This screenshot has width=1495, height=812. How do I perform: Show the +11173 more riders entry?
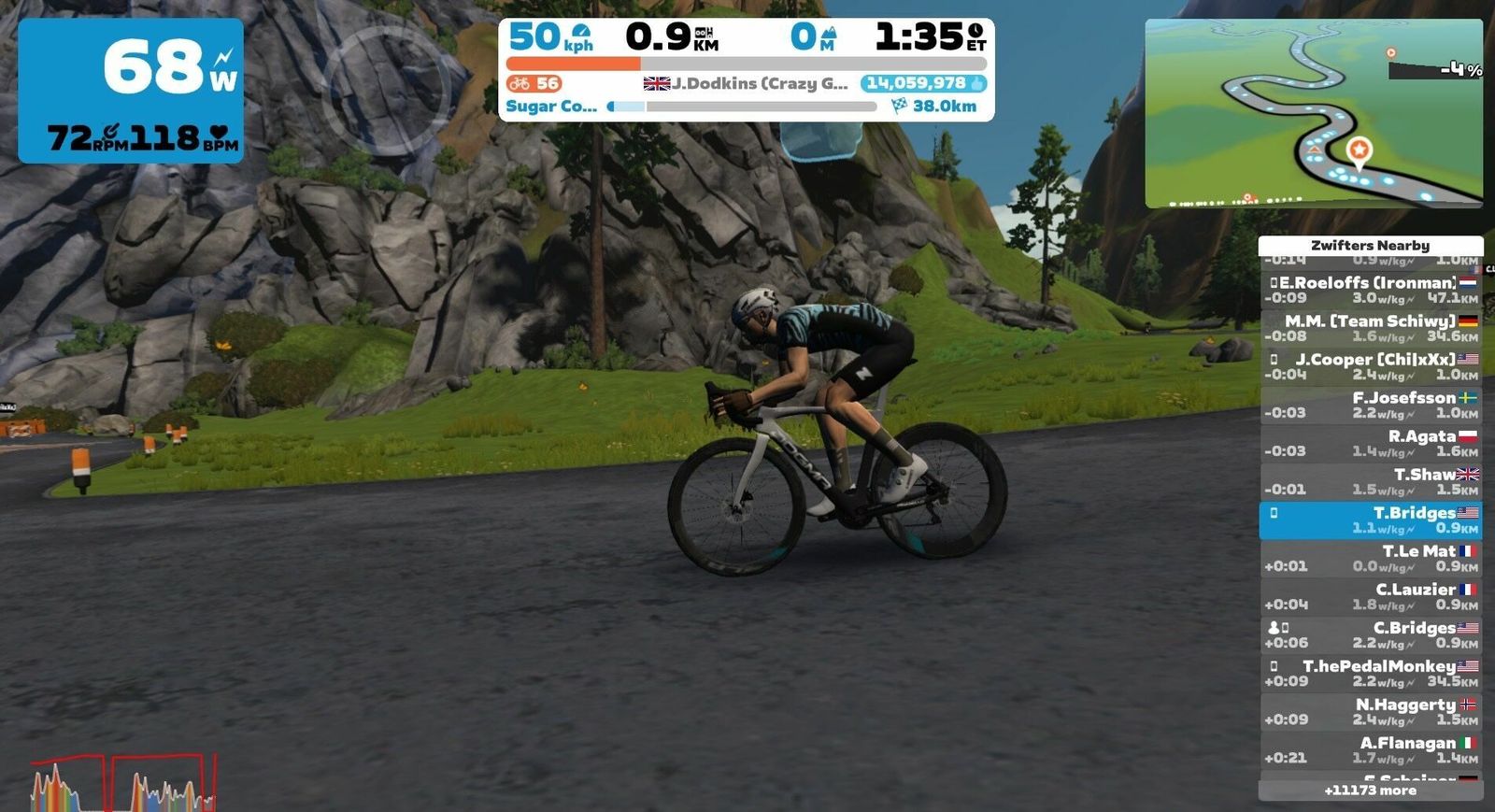[x=1370, y=791]
